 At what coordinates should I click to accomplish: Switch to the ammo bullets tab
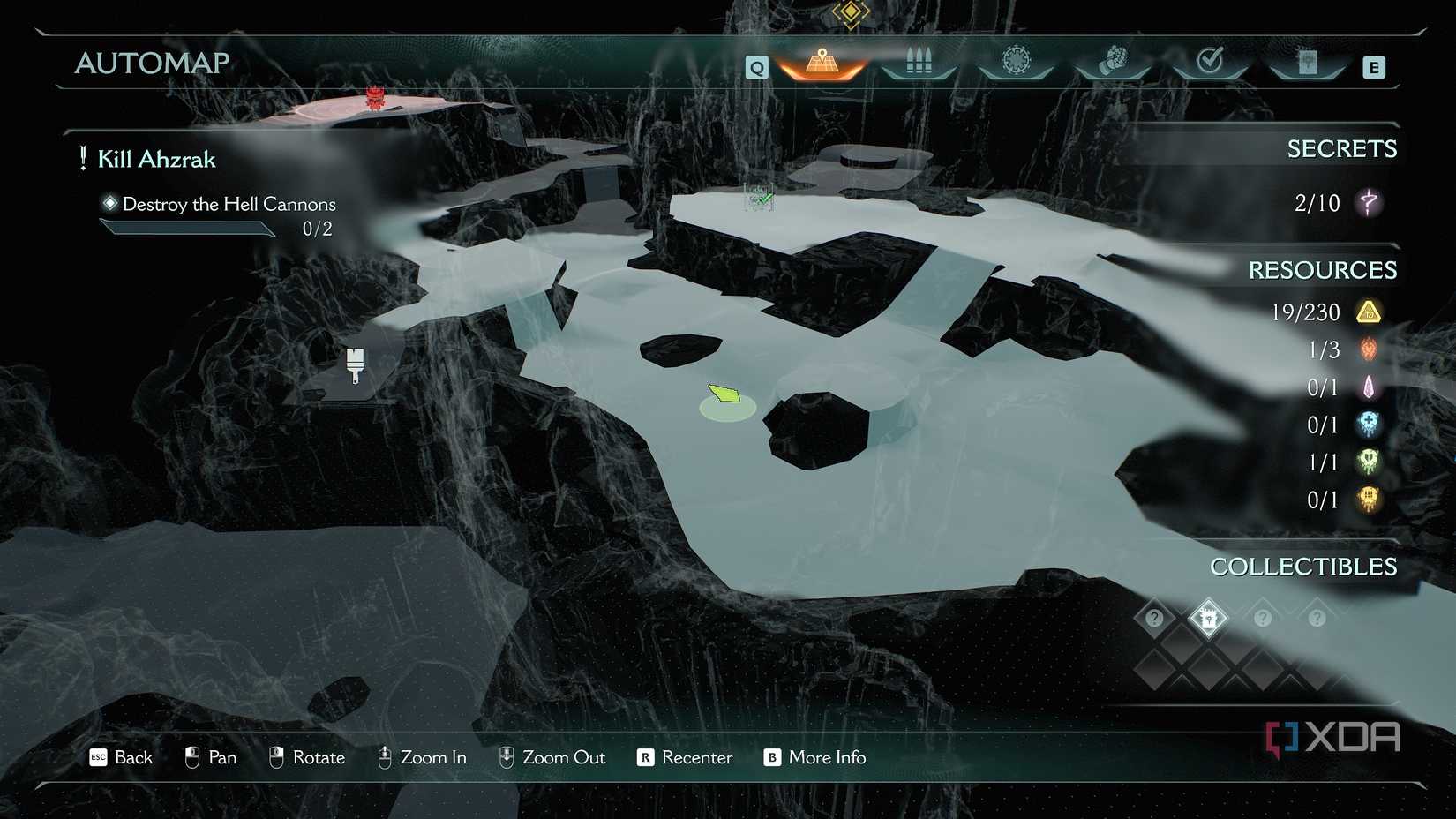point(919,63)
